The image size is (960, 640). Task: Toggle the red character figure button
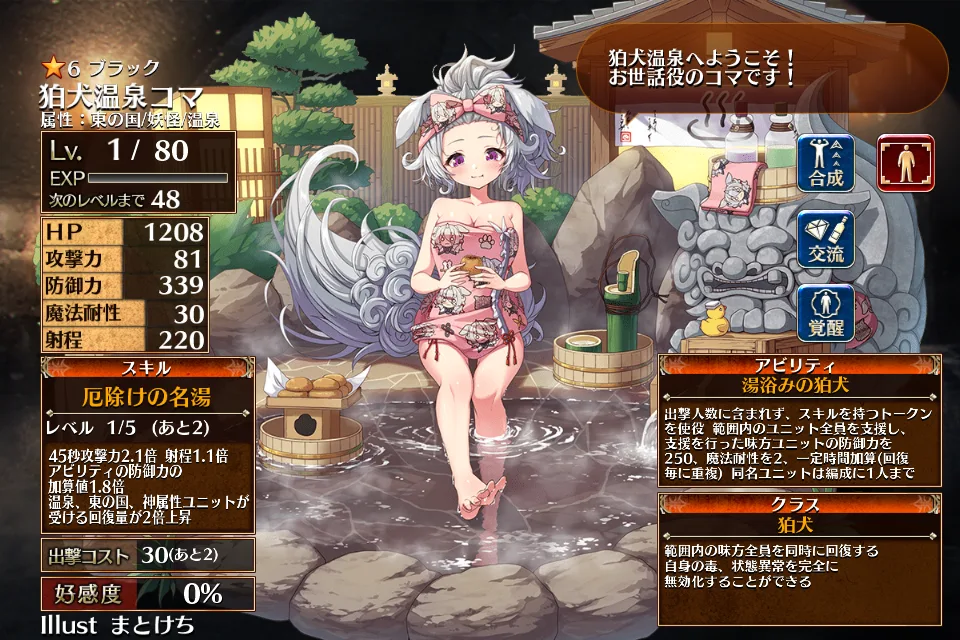pyautogui.click(x=906, y=163)
